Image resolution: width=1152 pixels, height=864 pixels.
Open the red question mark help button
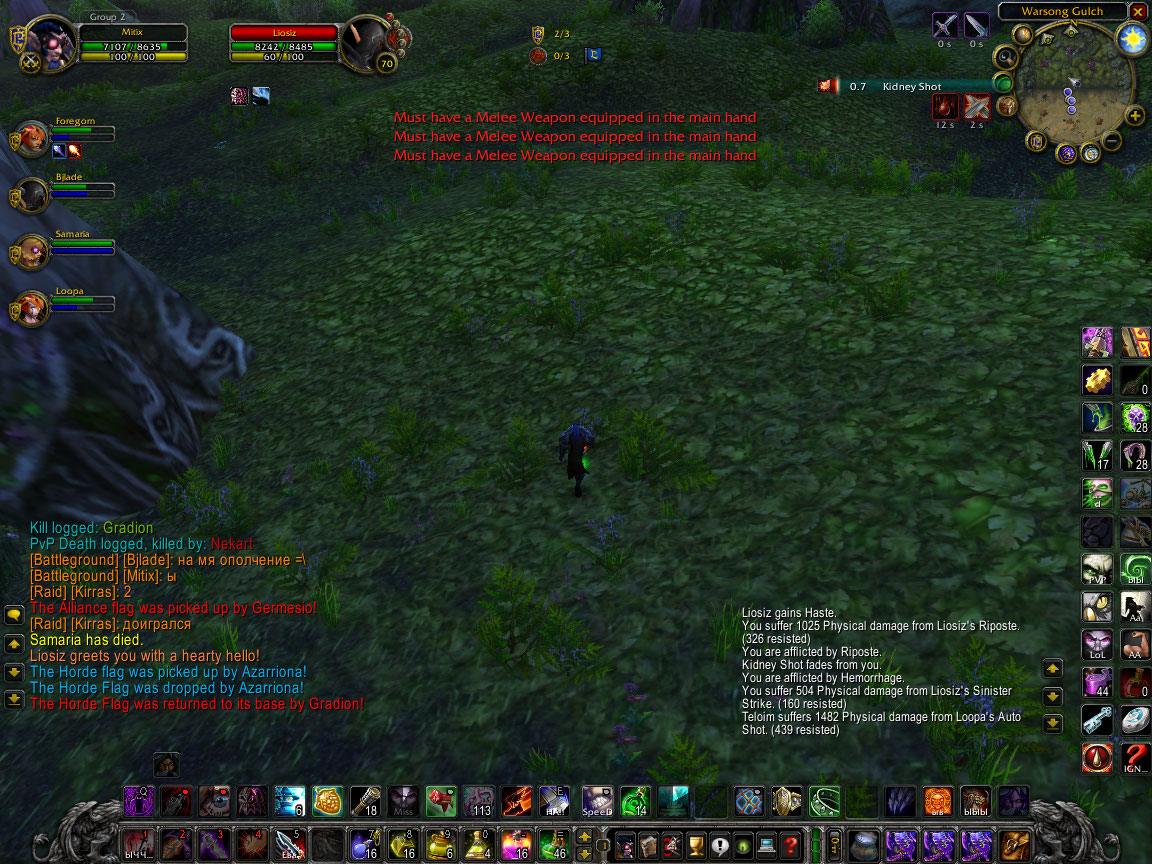point(790,845)
